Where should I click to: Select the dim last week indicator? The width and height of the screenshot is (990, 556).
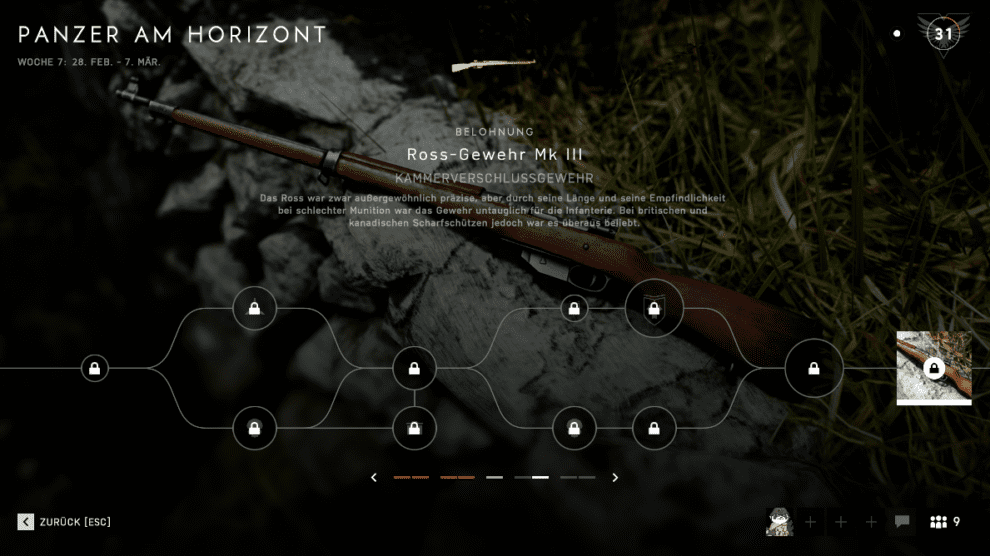578,478
